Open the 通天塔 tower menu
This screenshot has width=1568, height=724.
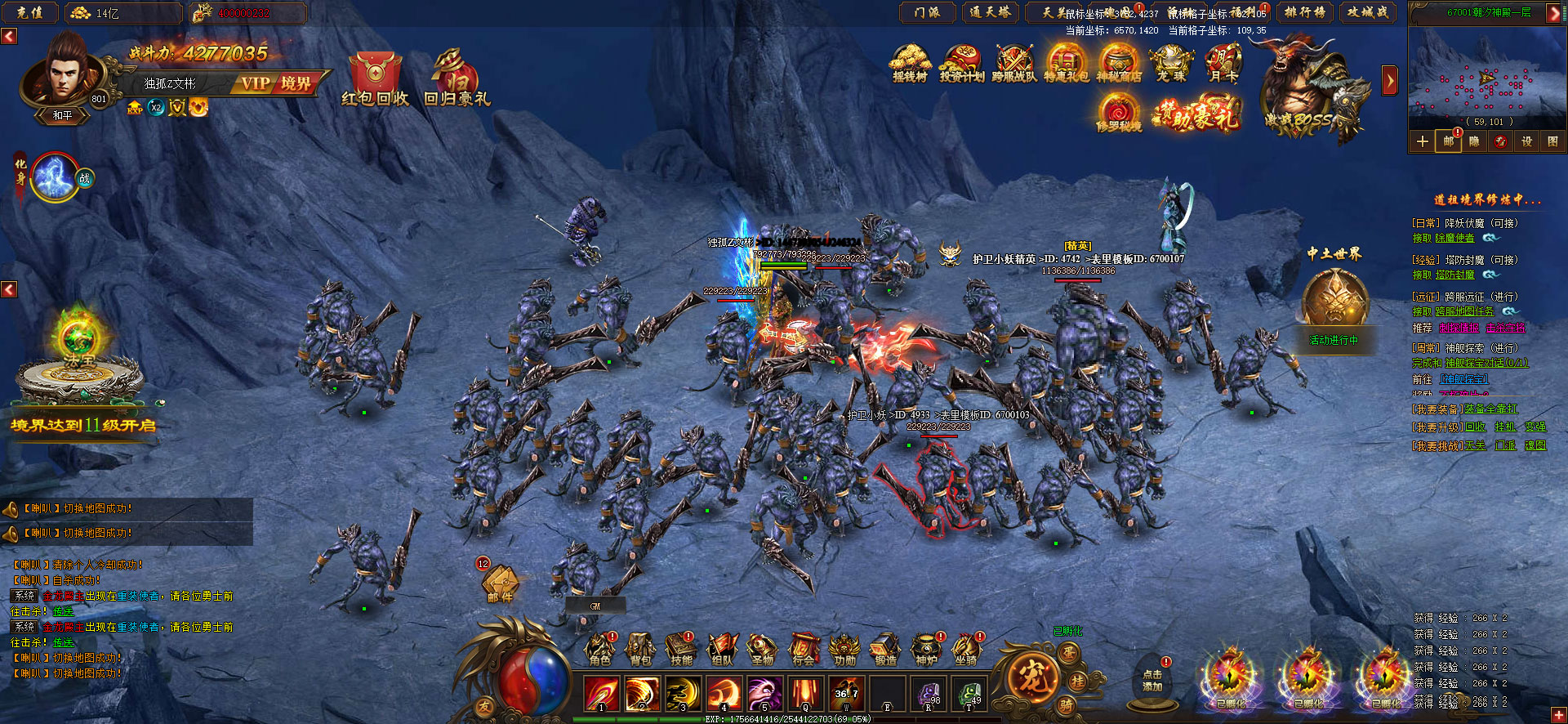tap(990, 12)
